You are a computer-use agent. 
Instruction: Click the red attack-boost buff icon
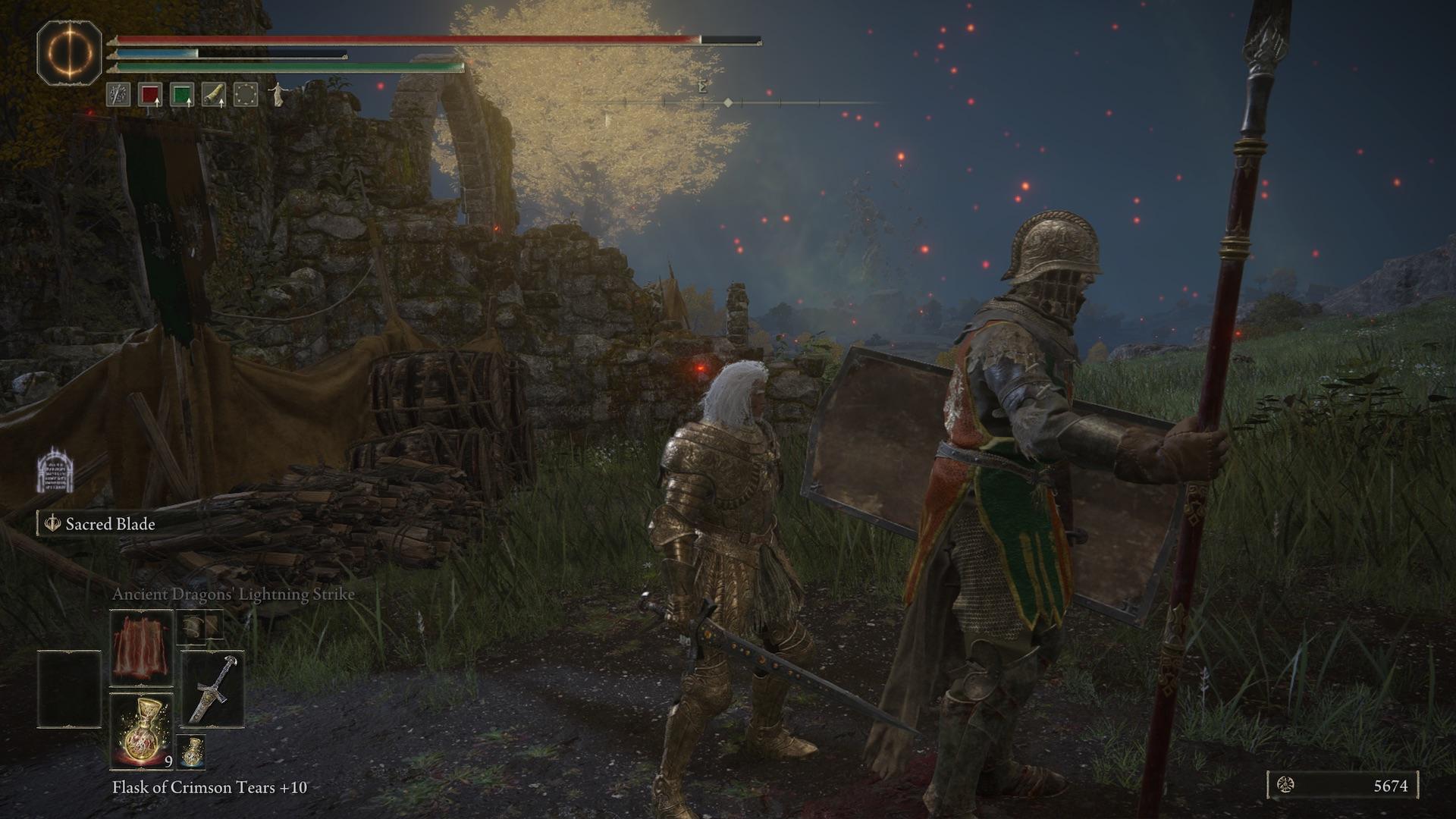(149, 94)
